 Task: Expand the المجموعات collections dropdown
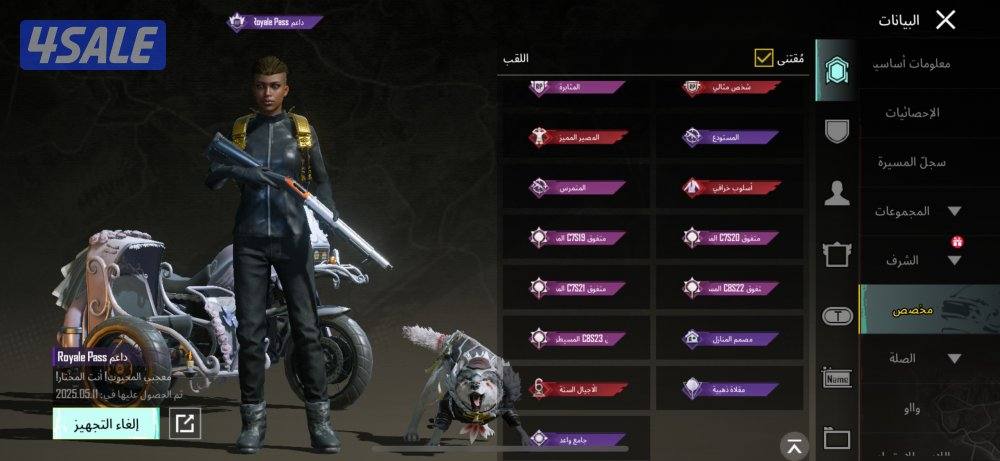click(x=953, y=211)
